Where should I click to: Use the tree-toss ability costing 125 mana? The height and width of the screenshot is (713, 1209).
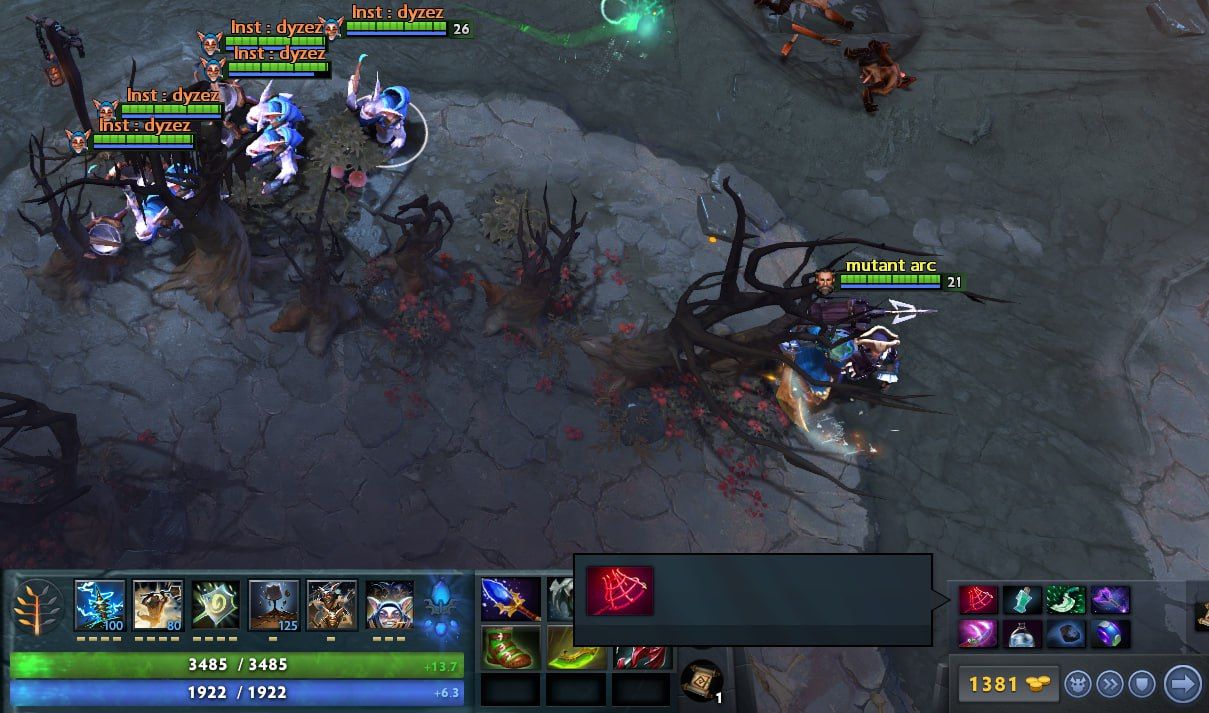click(x=274, y=605)
